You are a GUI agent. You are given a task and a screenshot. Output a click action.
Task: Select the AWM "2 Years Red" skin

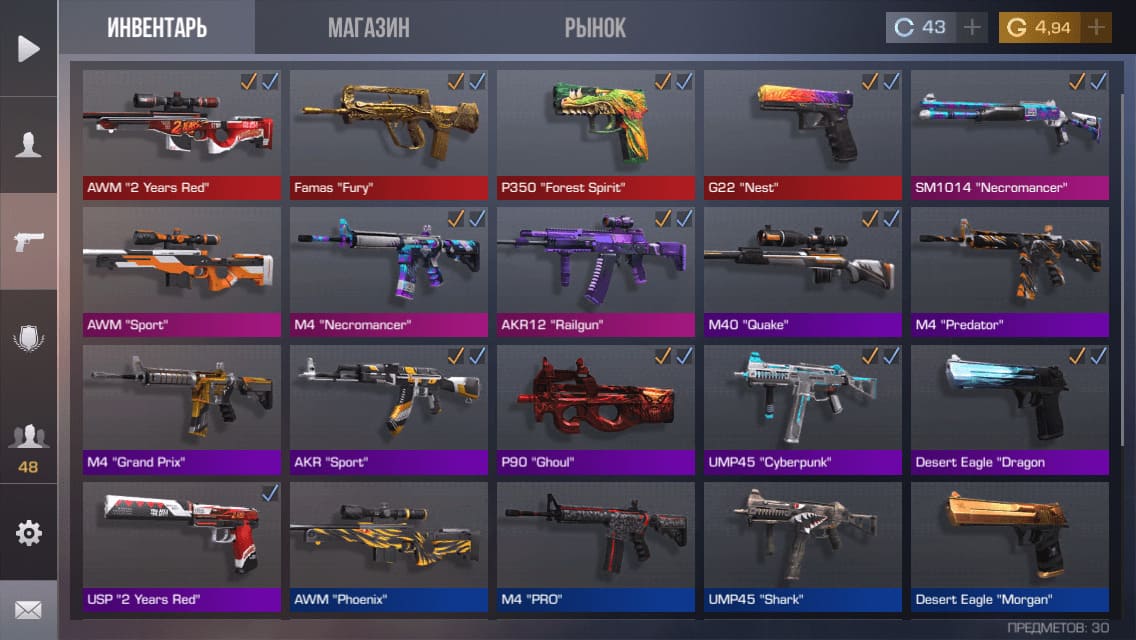(181, 130)
